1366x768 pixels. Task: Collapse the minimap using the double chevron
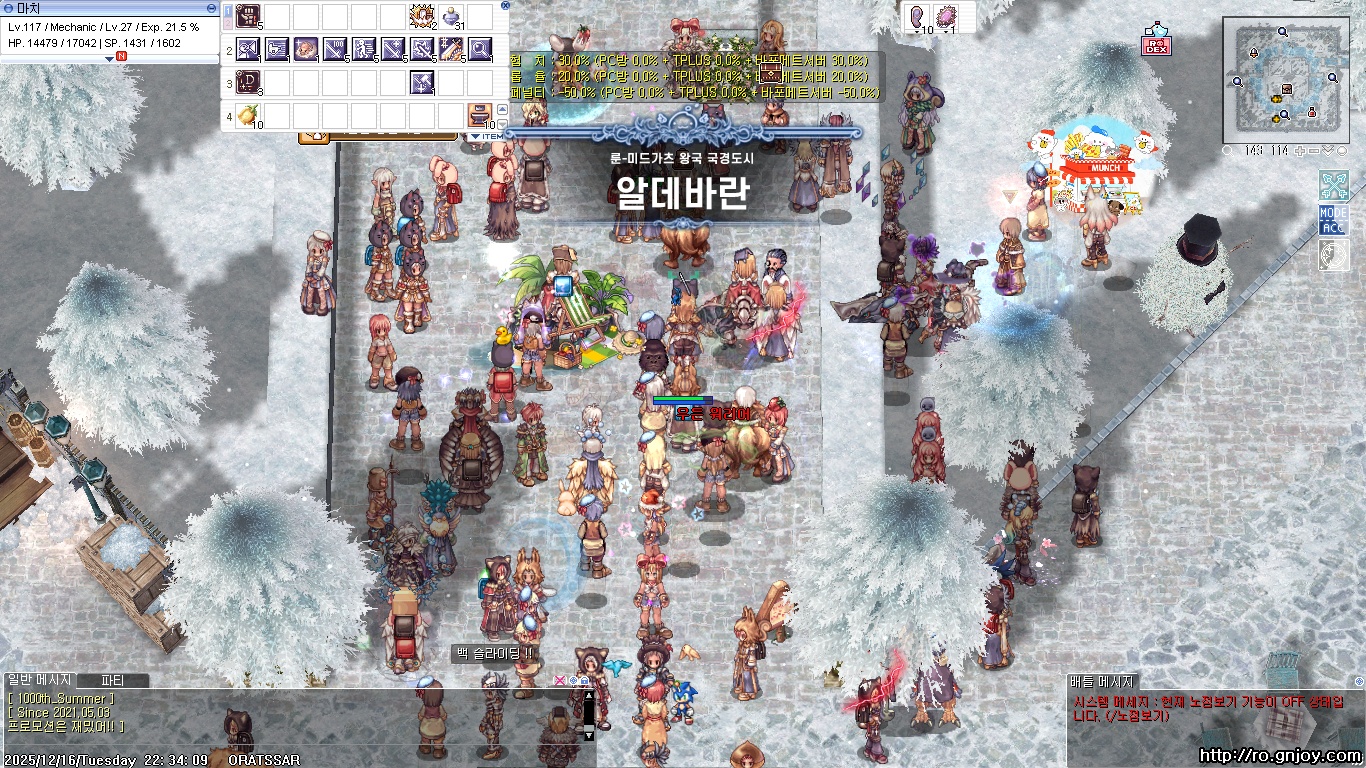[1328, 151]
